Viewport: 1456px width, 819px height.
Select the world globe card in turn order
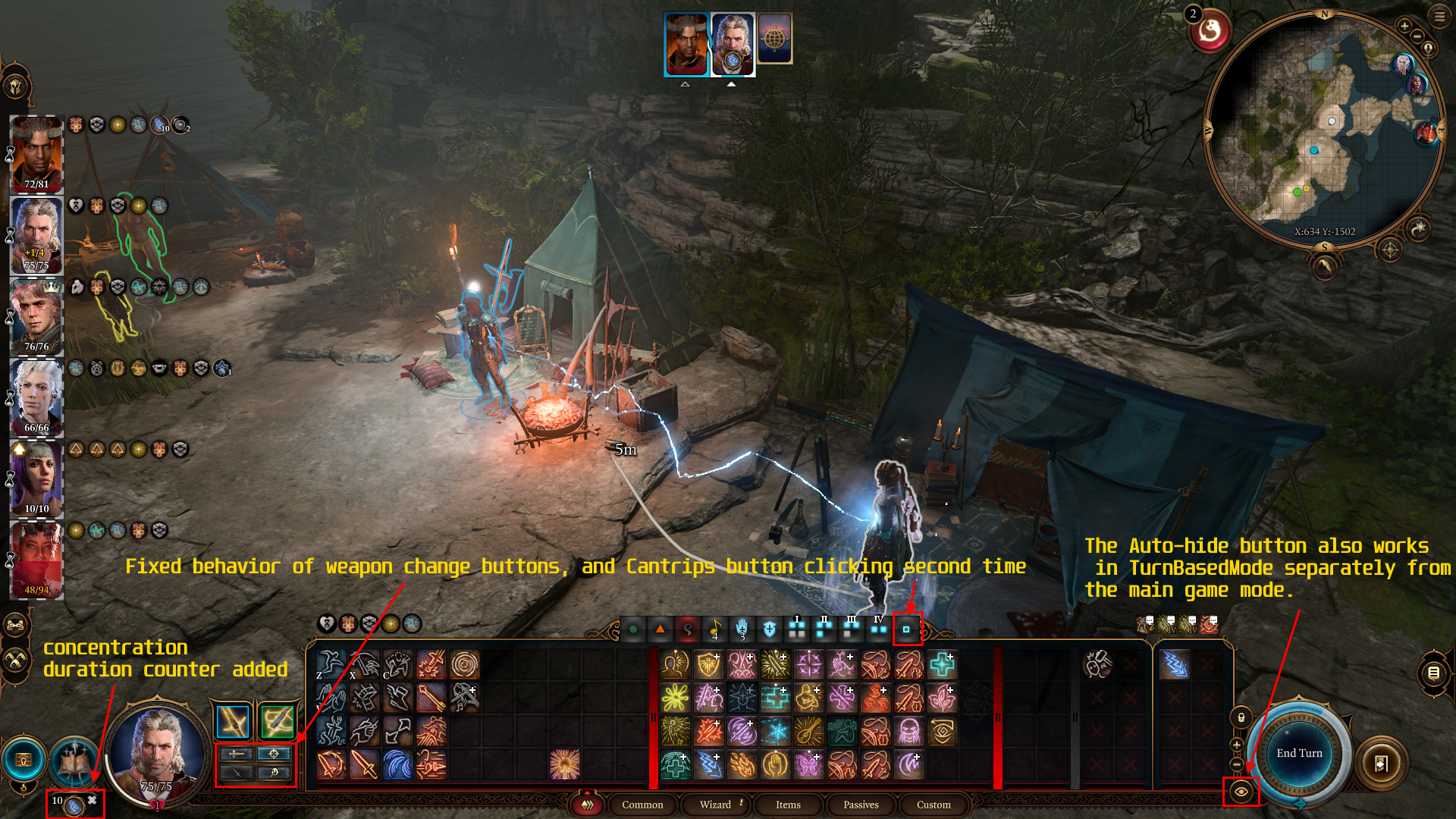point(774,38)
